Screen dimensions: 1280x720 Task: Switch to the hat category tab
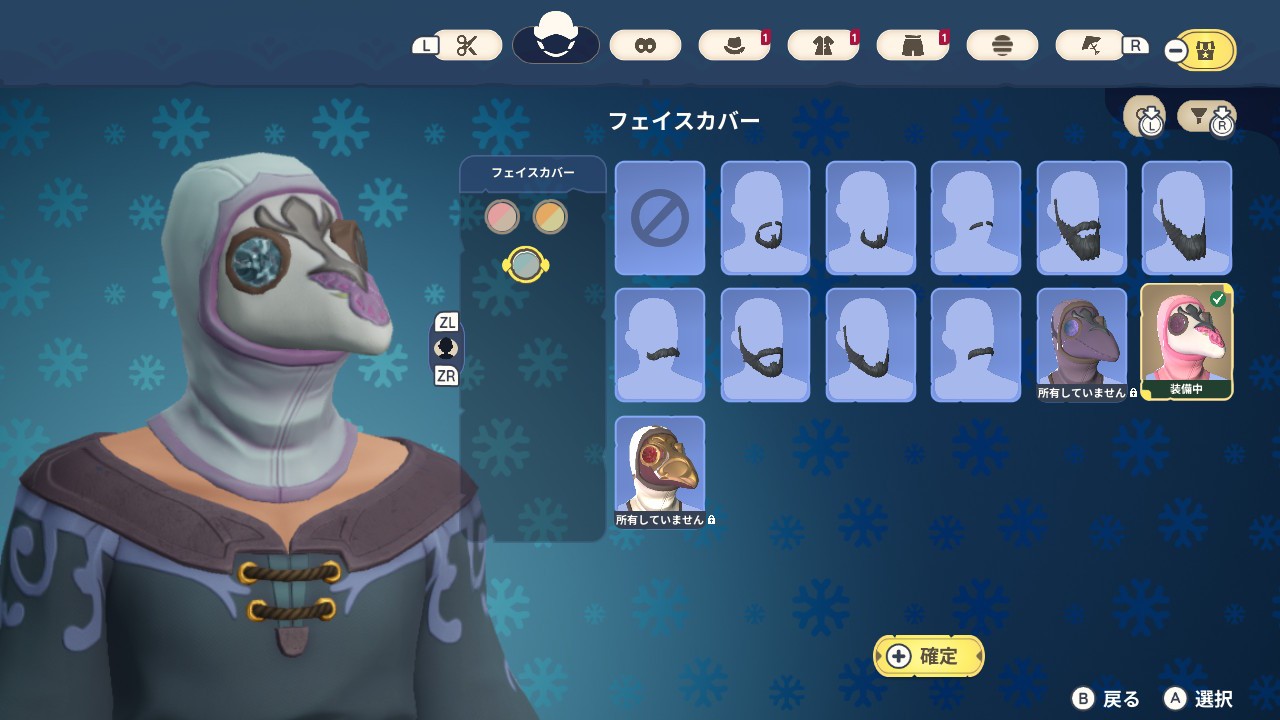coord(734,45)
